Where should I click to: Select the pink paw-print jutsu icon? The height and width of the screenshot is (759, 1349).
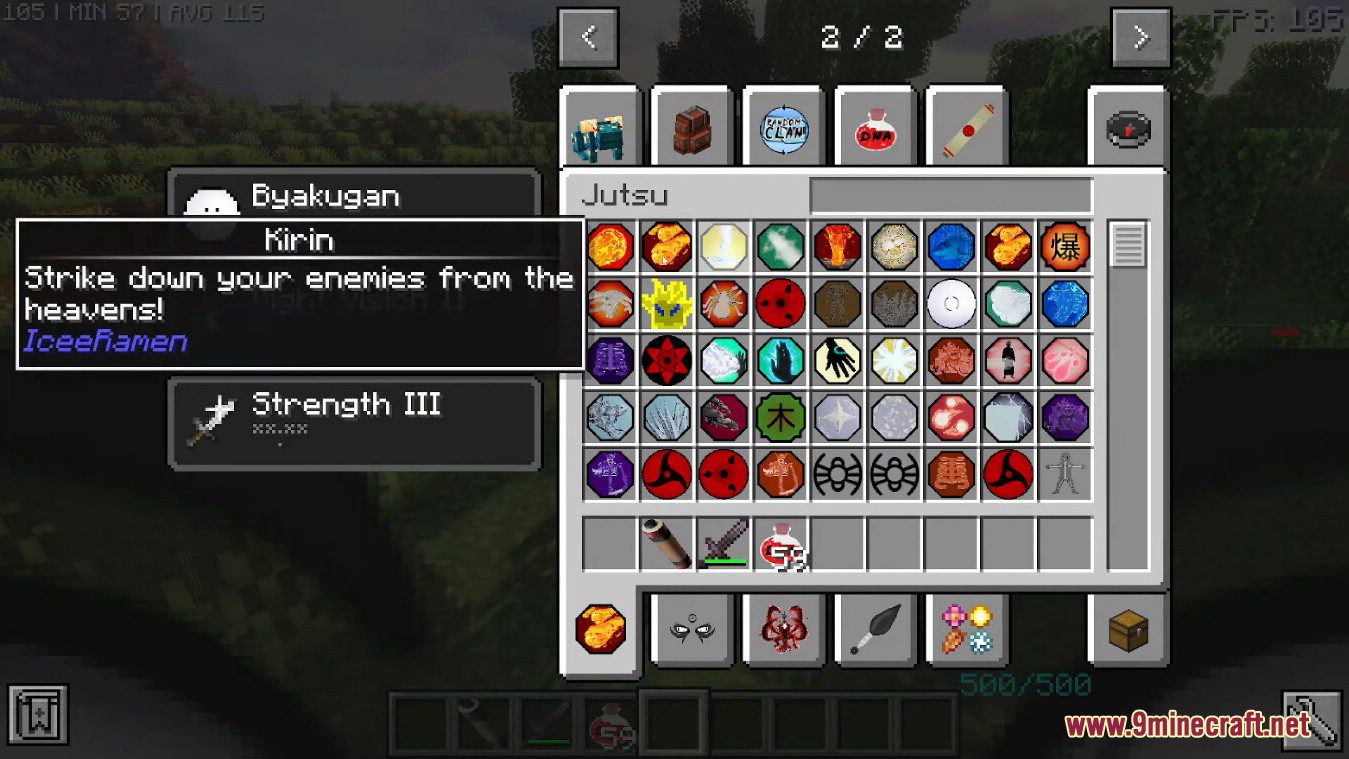tap(1065, 360)
